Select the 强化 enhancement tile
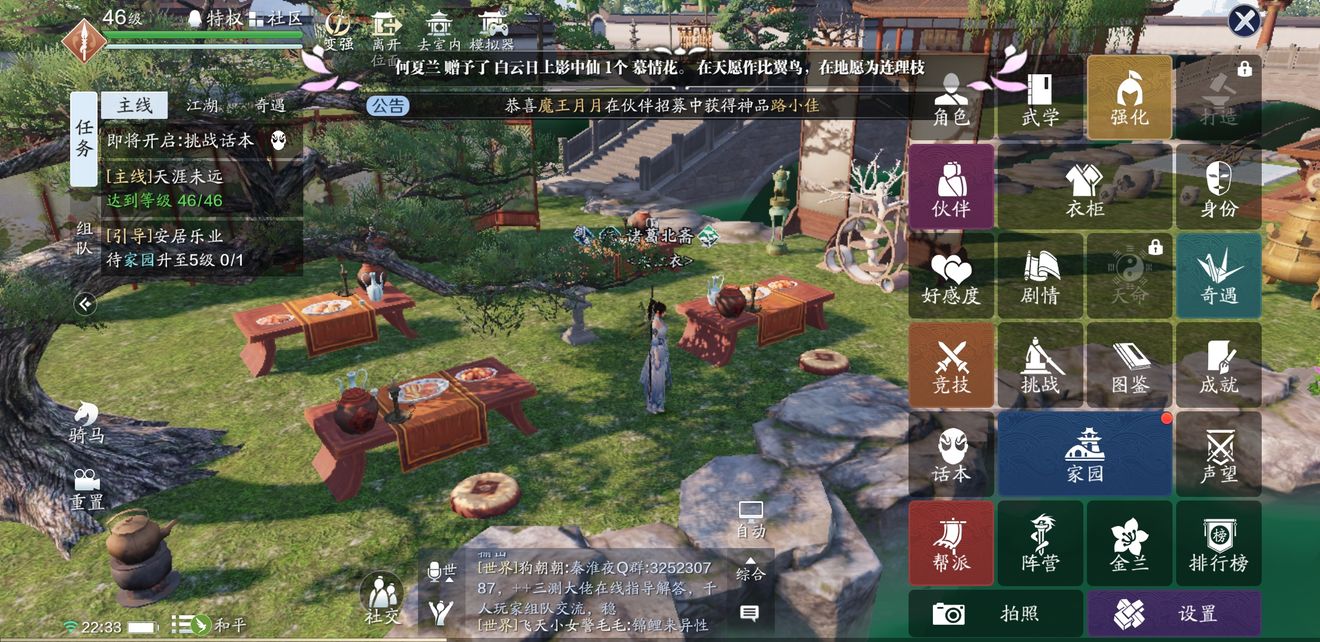Screen dimensions: 1320x642 pos(1129,98)
